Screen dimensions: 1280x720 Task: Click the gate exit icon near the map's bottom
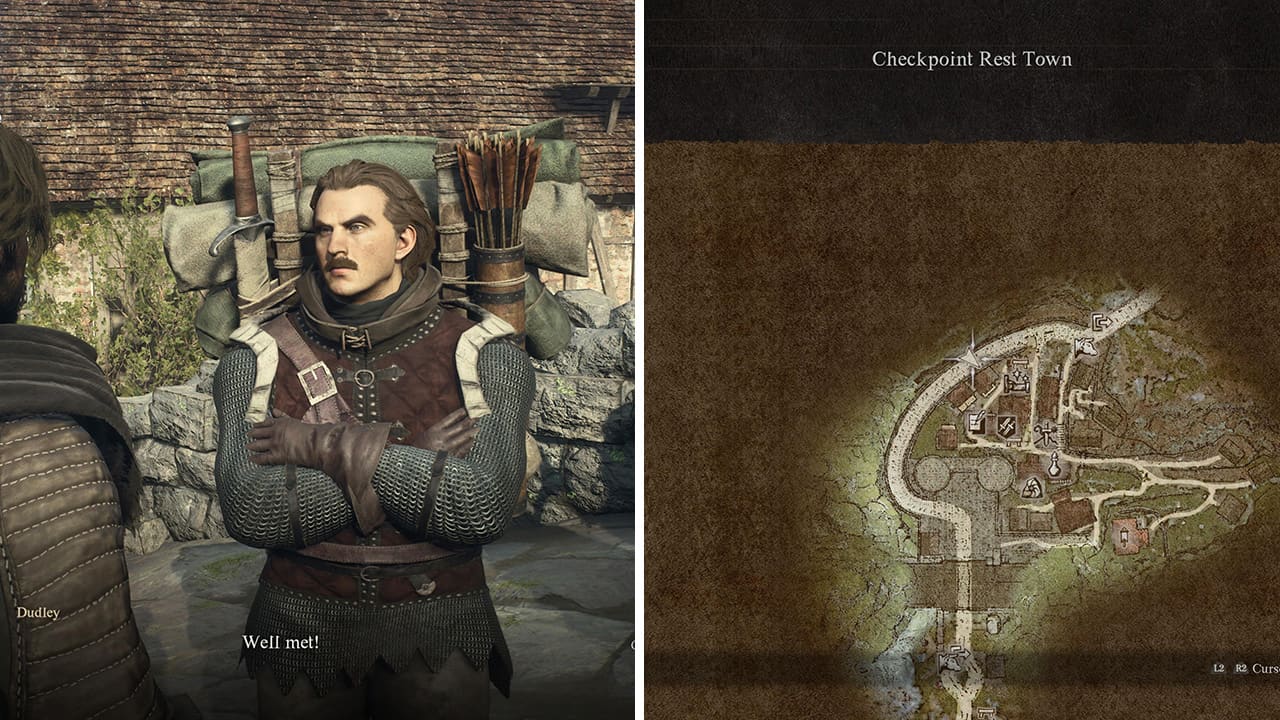956,652
